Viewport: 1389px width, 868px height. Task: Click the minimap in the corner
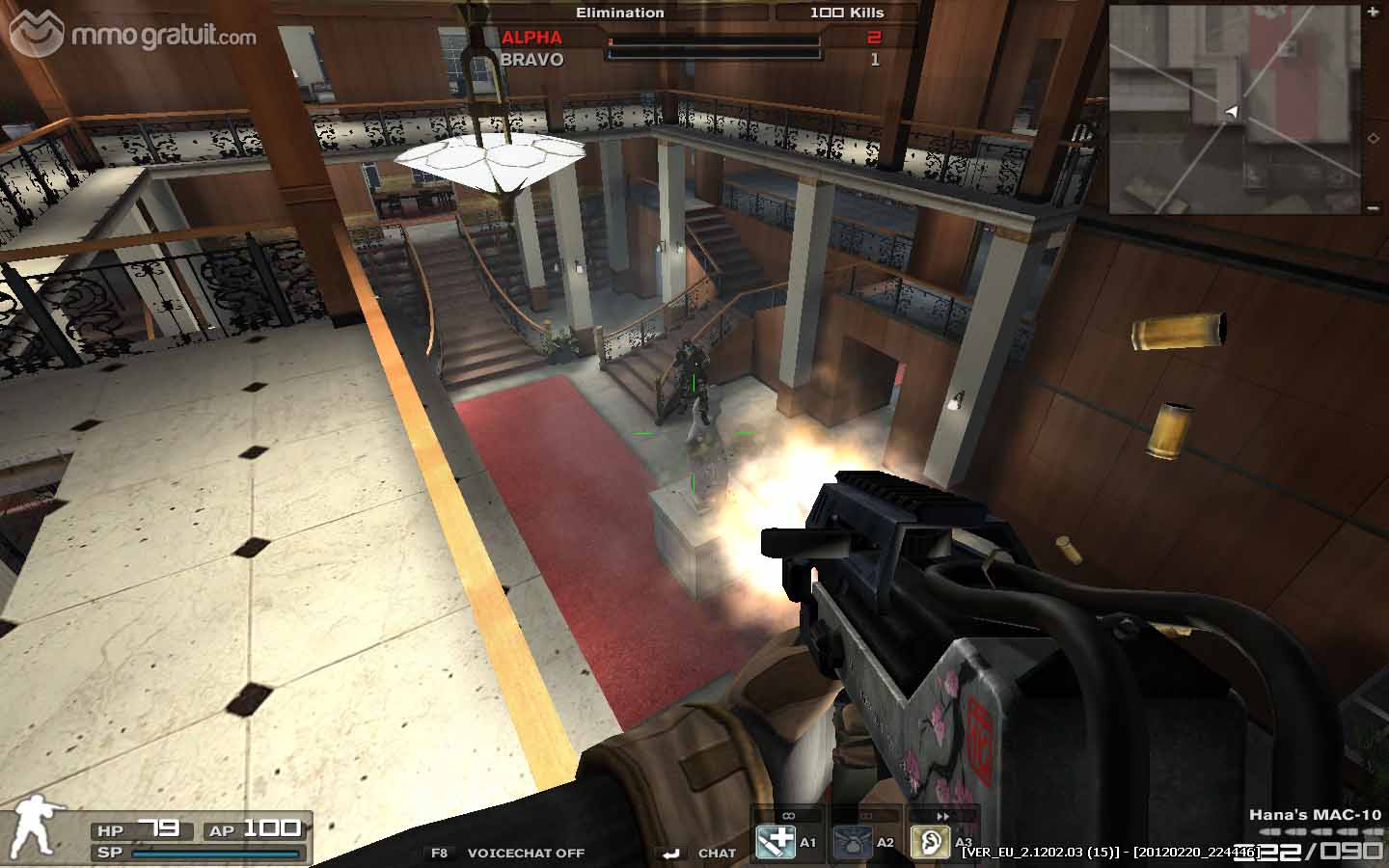[1235, 109]
